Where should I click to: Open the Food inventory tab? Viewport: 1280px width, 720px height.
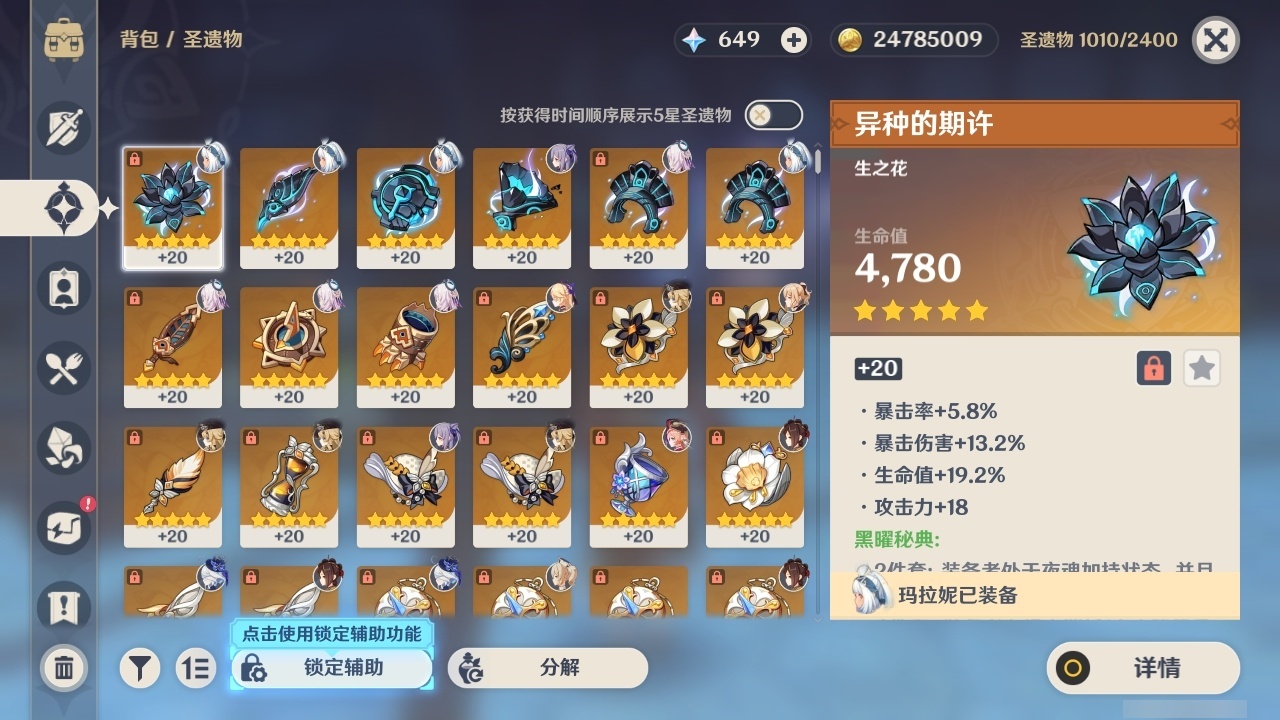[62, 368]
